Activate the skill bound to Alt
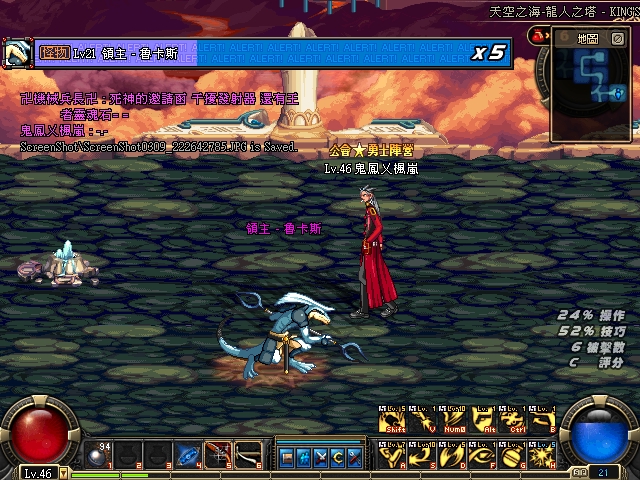The image size is (640, 480). [x=484, y=421]
